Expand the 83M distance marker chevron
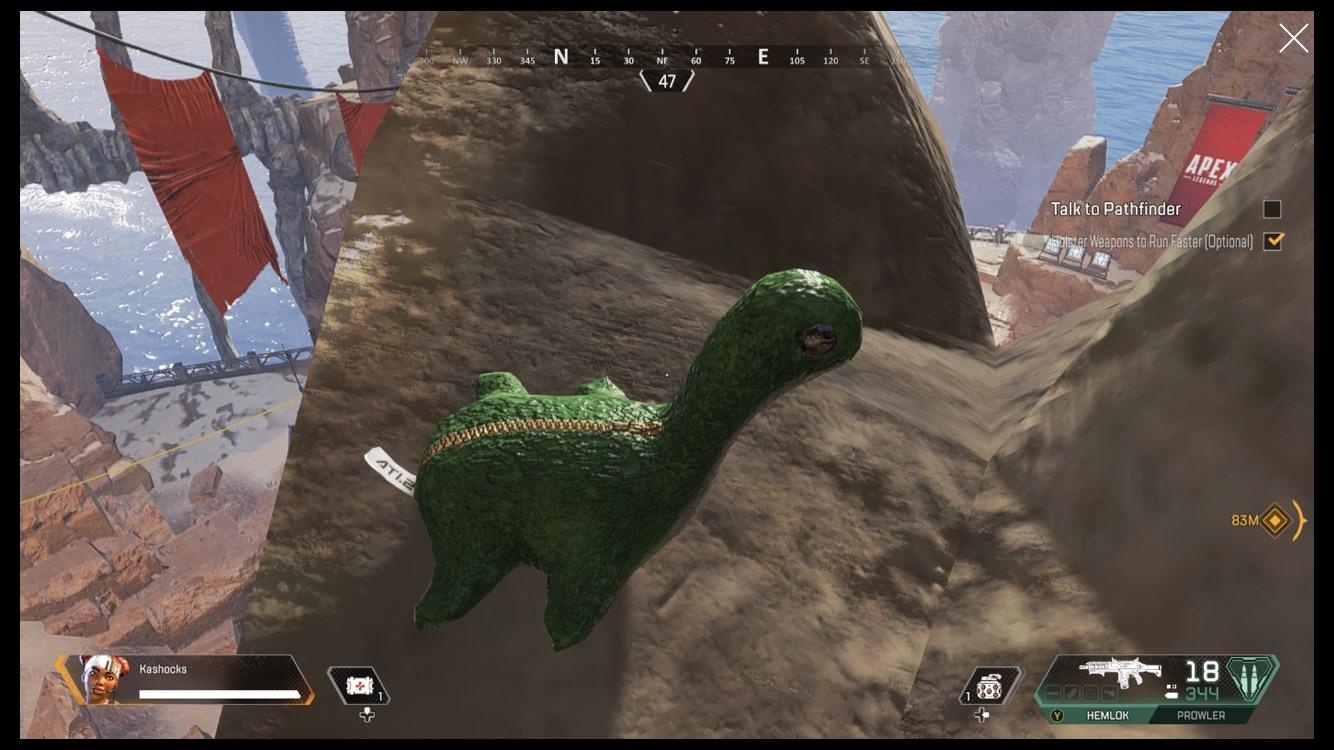1334x750 pixels. tap(1299, 522)
